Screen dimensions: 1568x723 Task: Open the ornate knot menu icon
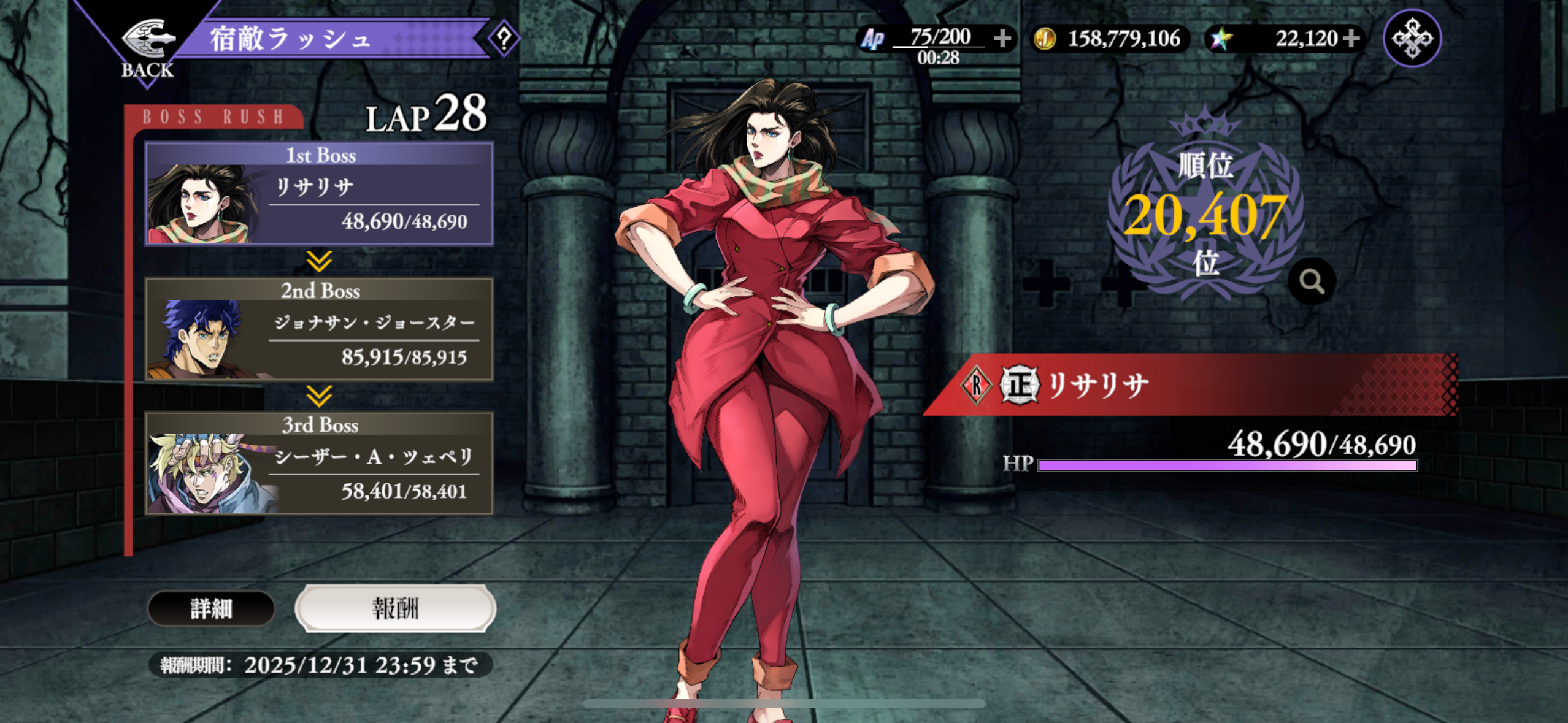tap(1412, 39)
